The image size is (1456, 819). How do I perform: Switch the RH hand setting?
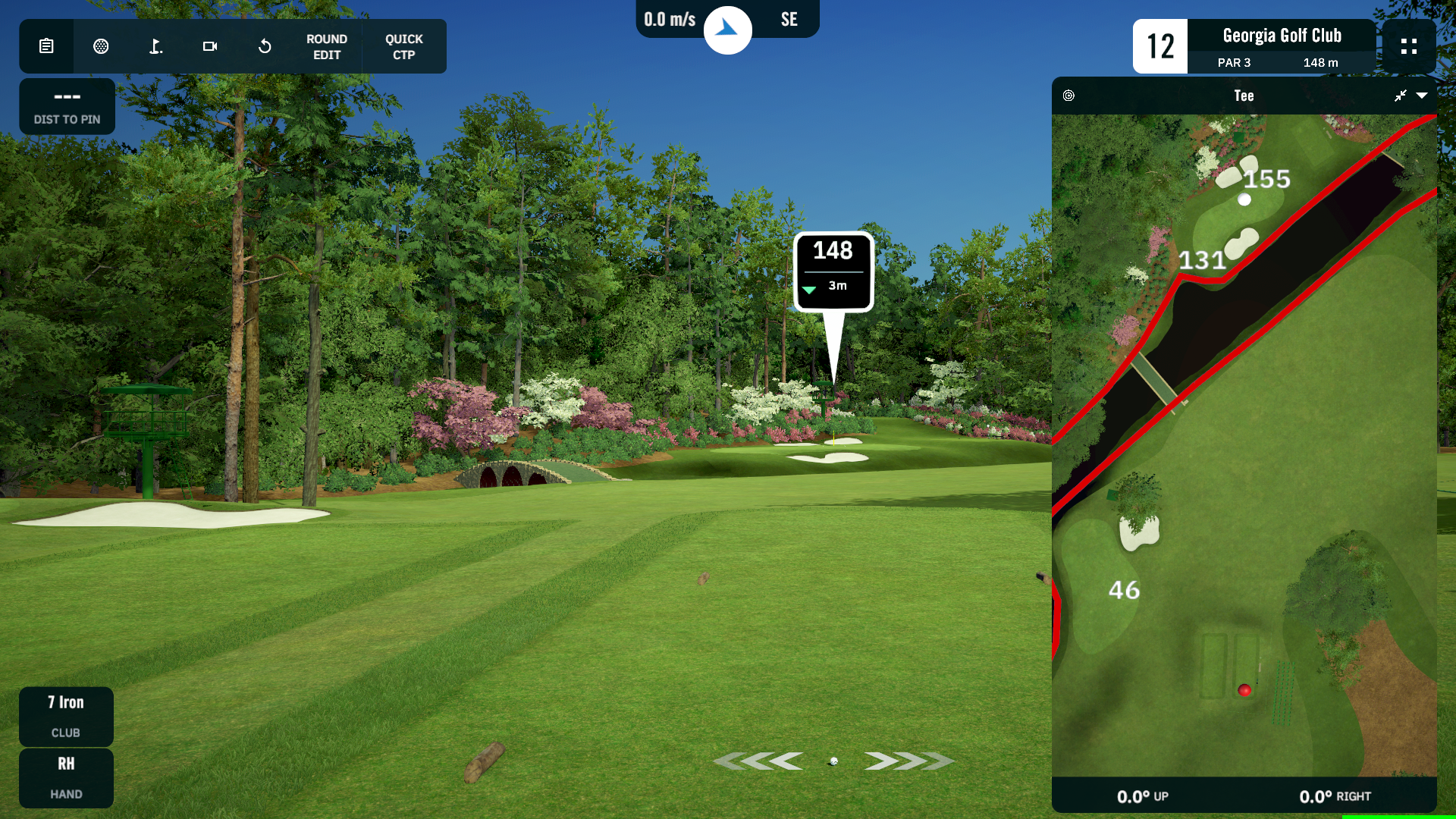[66, 777]
